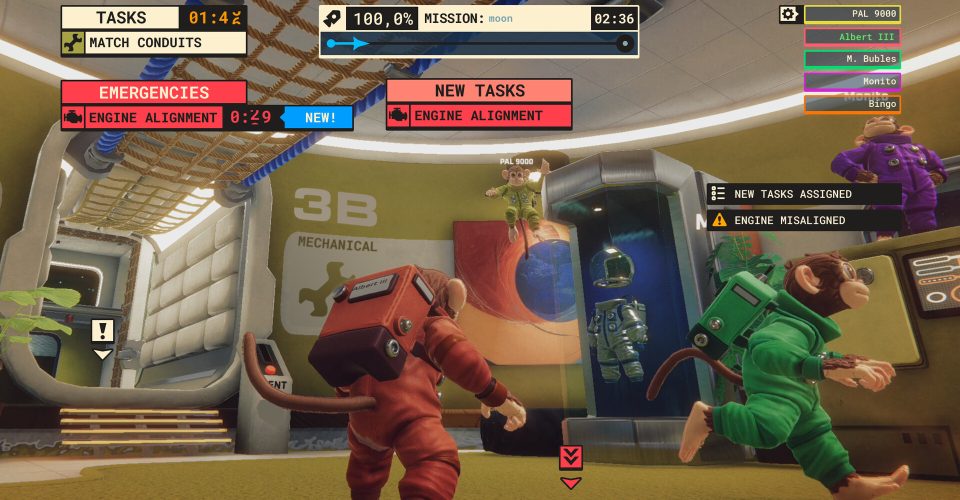Click the red down-arrow waypoint marker

tap(570, 458)
